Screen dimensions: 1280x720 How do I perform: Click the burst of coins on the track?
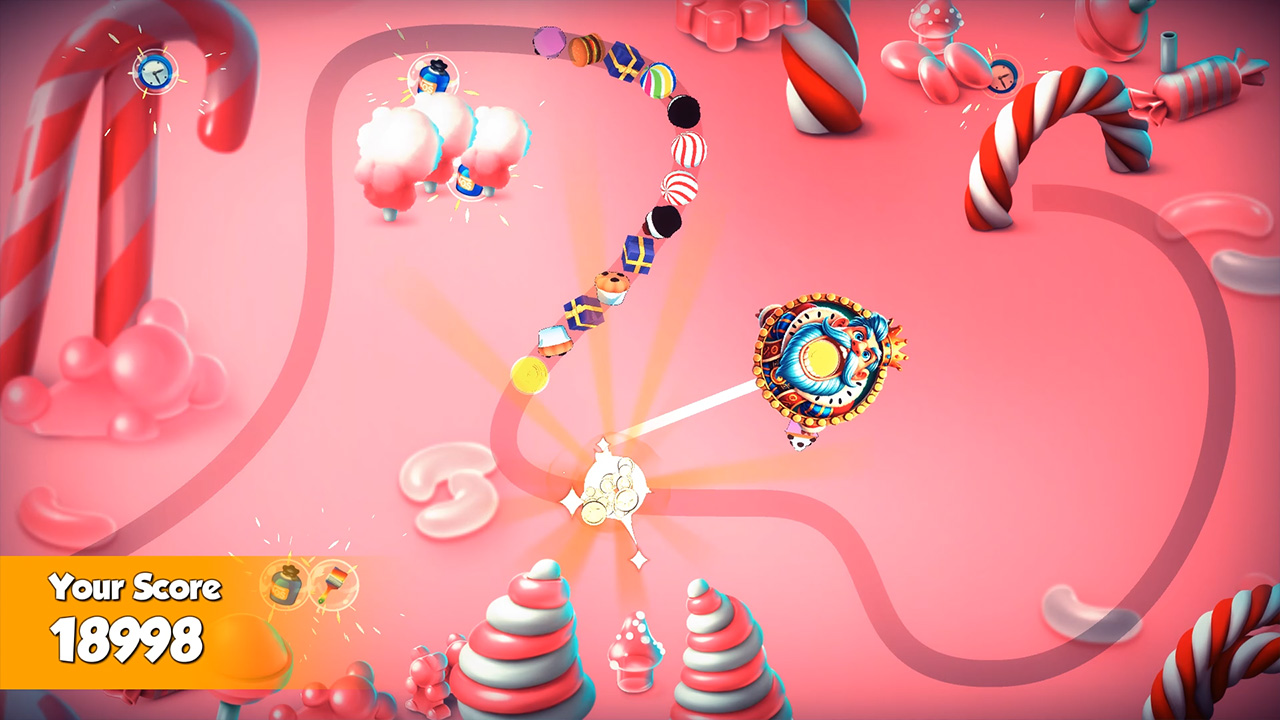click(x=610, y=492)
